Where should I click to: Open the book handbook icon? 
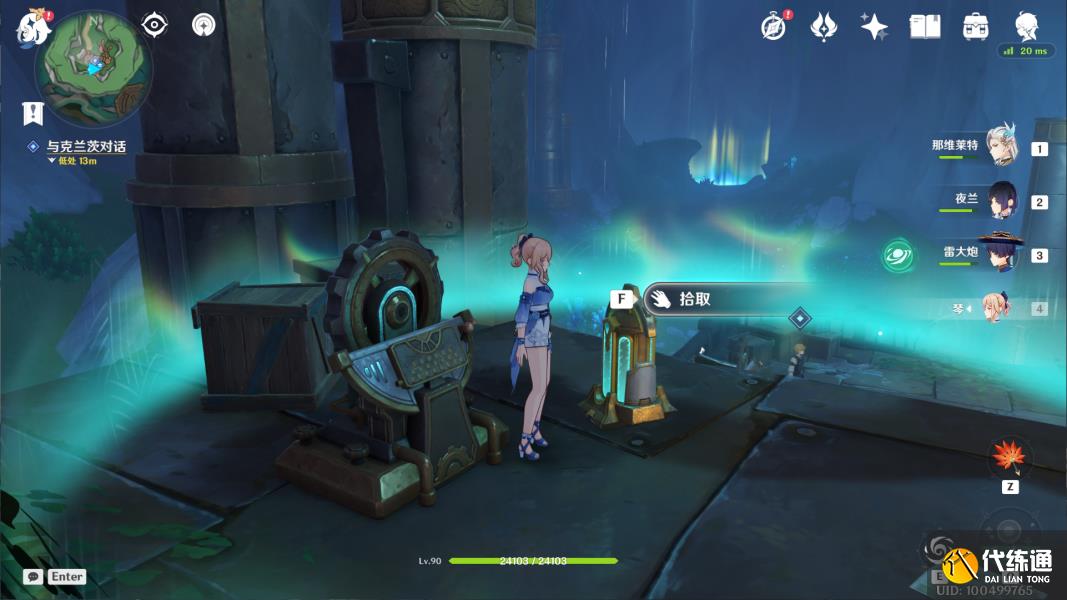[x=925, y=27]
